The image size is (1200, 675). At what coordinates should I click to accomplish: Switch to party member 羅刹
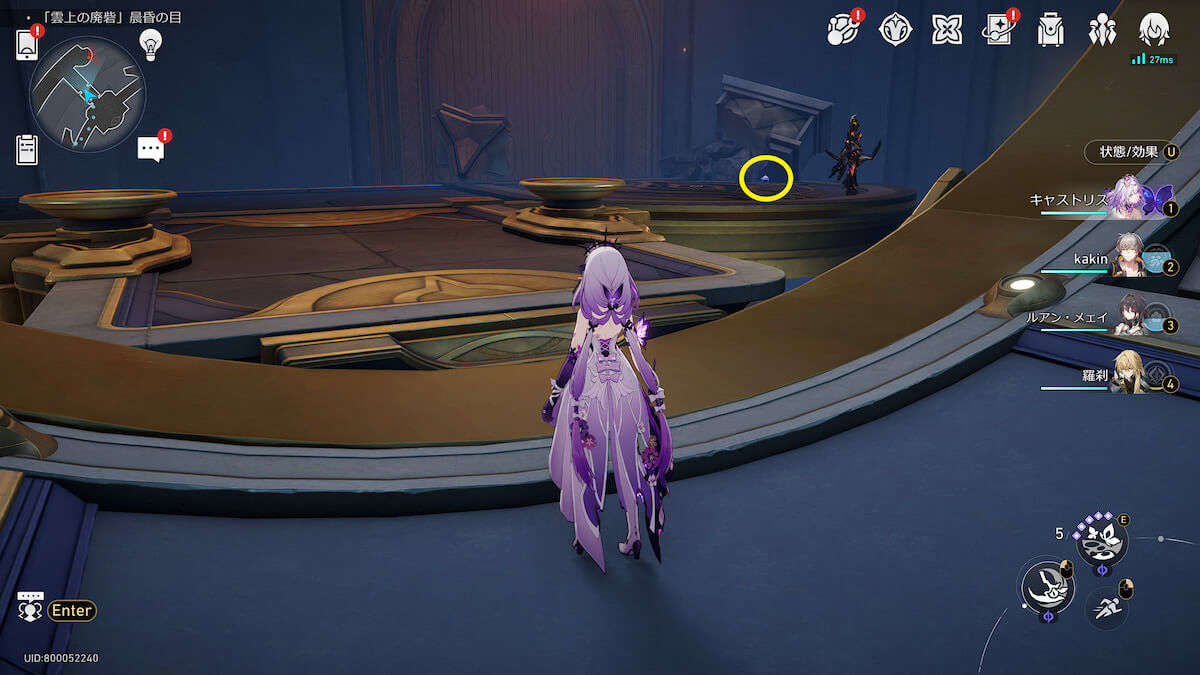tap(1130, 376)
